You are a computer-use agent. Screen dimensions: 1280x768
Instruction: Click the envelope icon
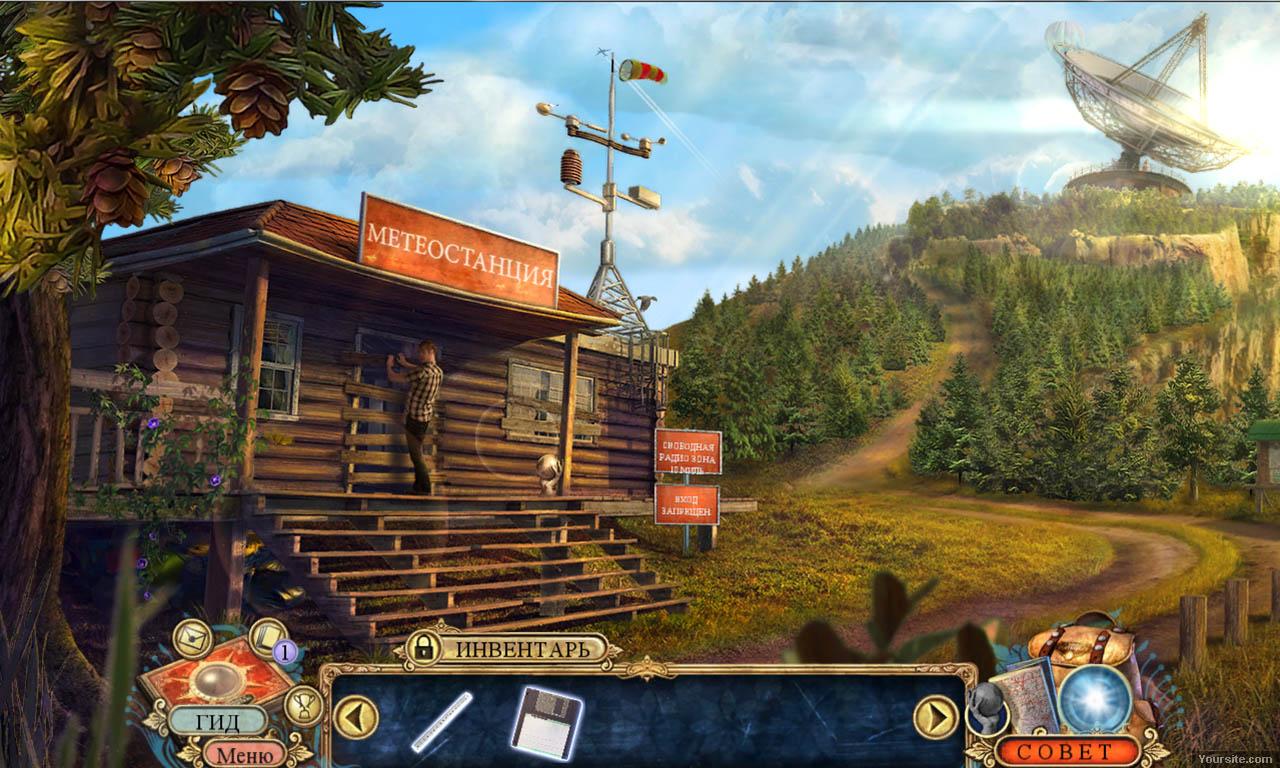coord(192,637)
